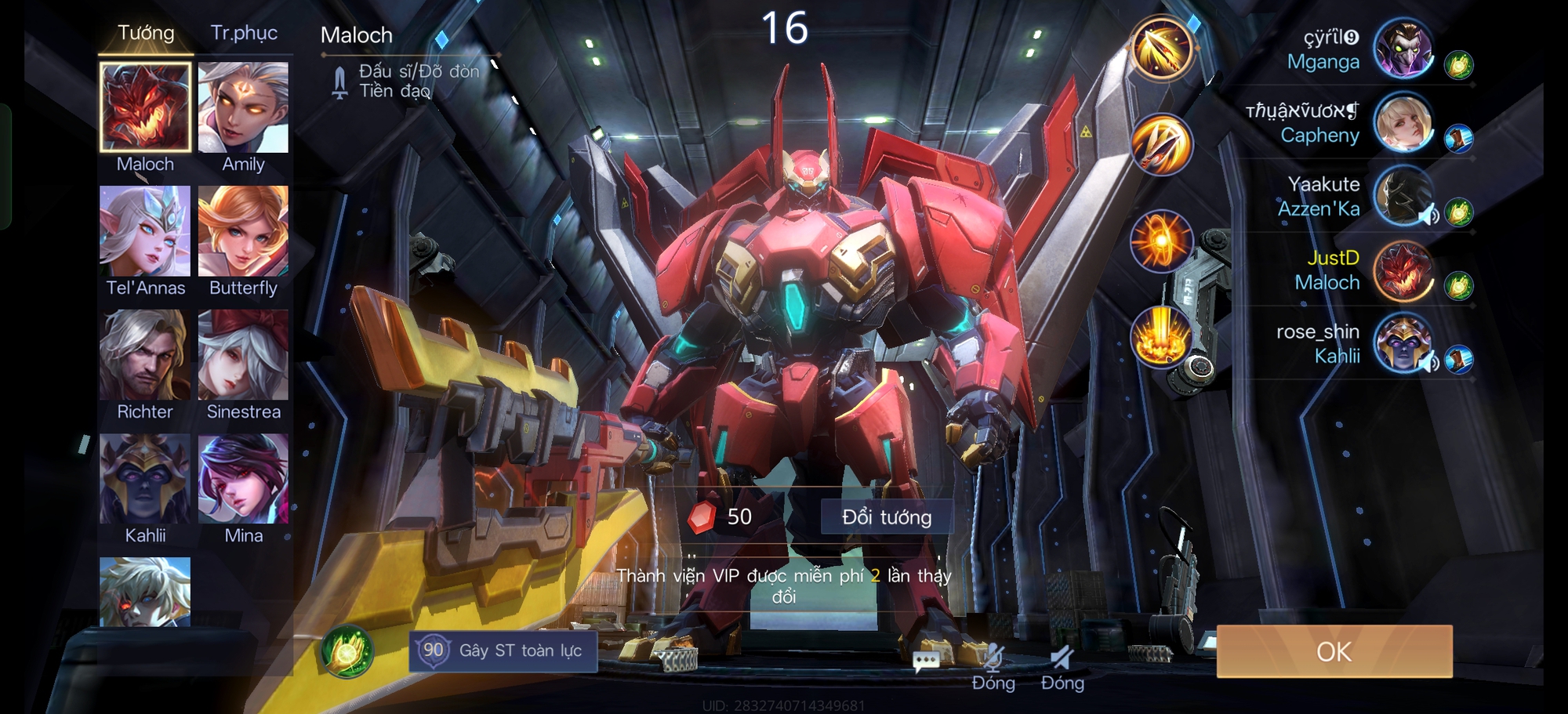Click the Đổi tướng button
Image resolution: width=1568 pixels, height=714 pixels.
887,517
